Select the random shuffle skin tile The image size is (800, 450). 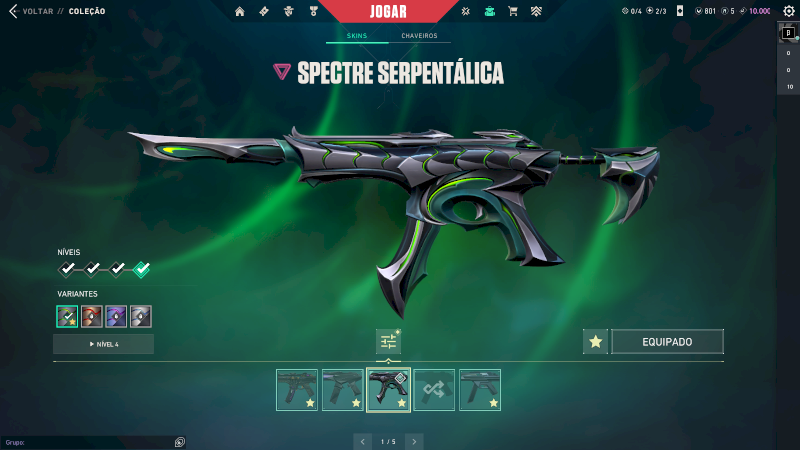tap(434, 390)
